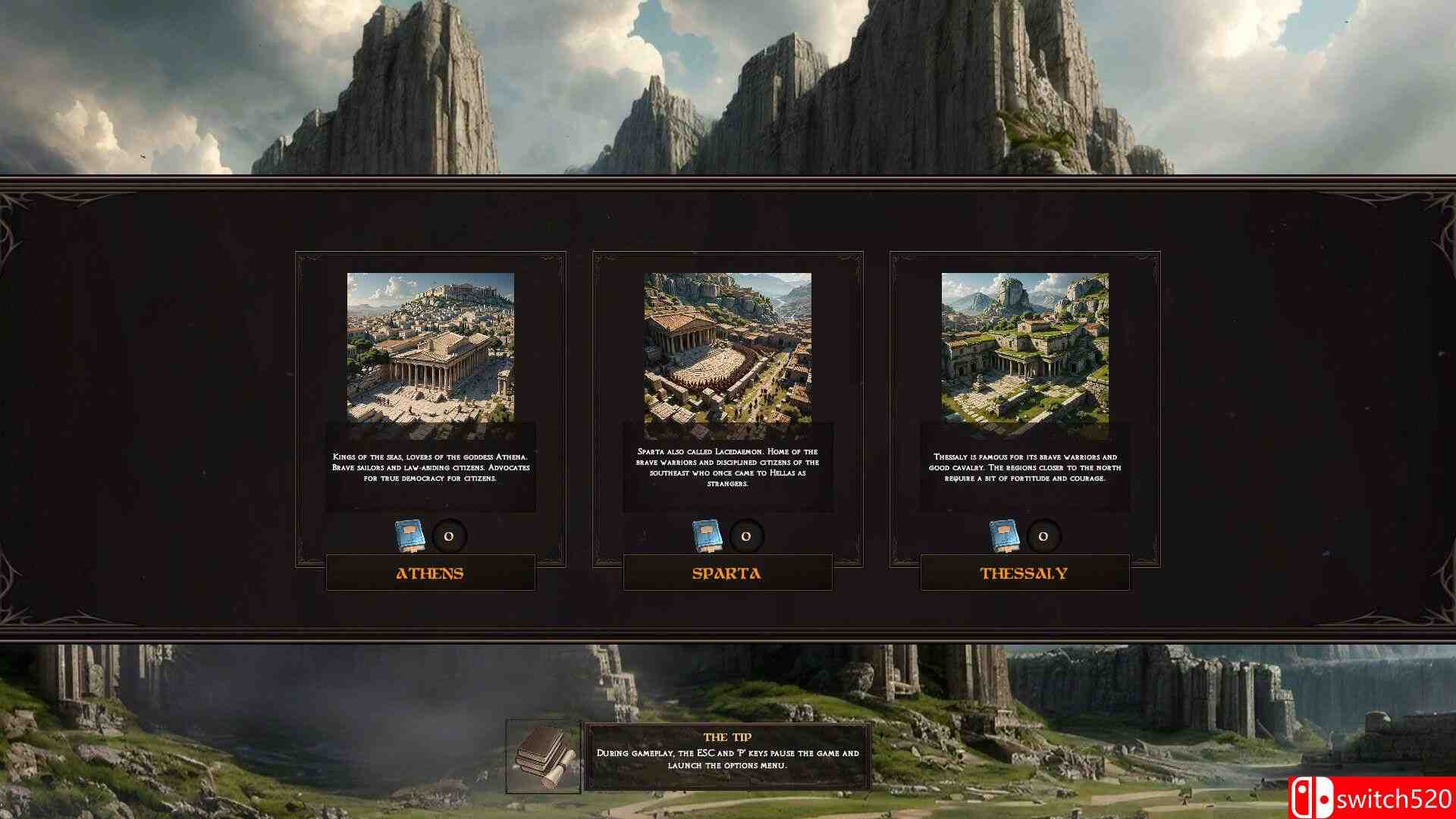Click the THE TIP banner panel
This screenshot has width=1456, height=819.
coord(728,755)
